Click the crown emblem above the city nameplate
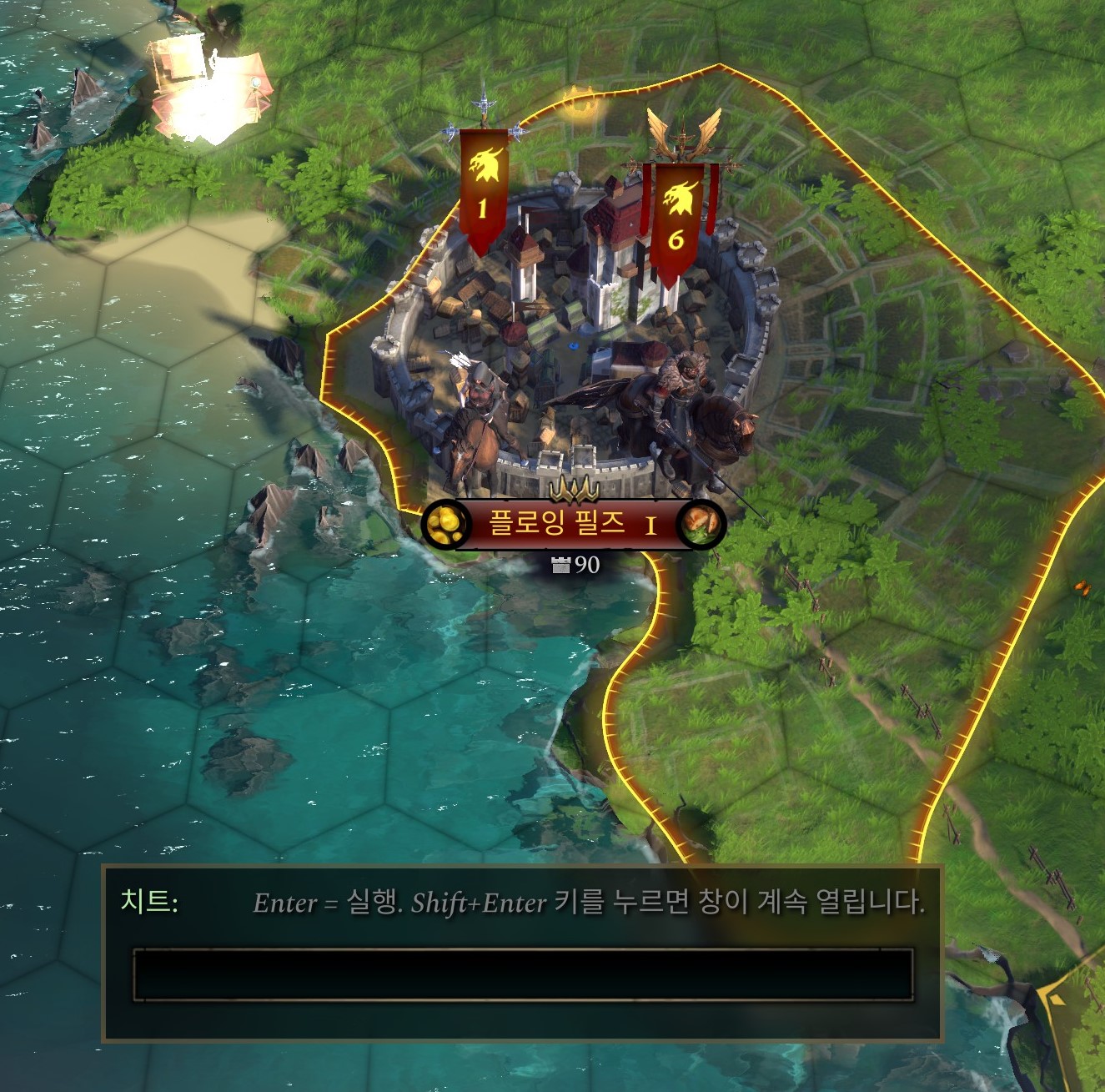Screen dimensions: 1105x1092 pos(573,489)
